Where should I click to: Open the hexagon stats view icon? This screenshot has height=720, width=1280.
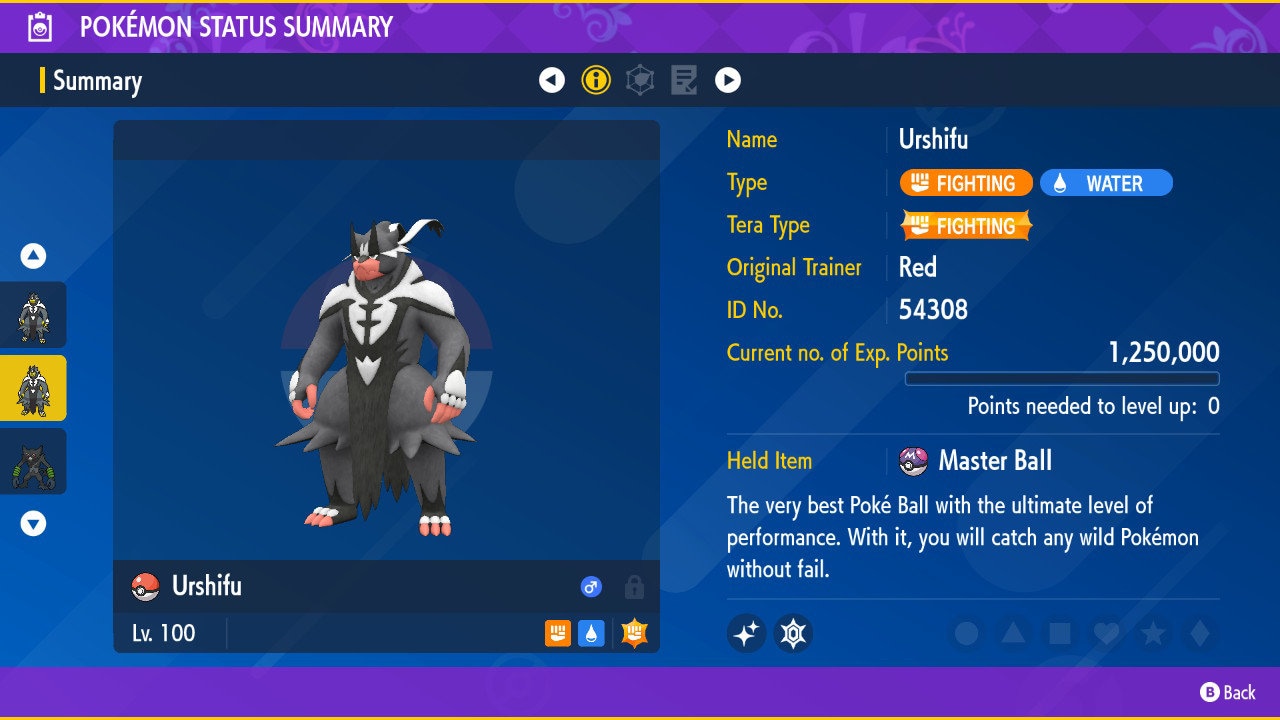640,80
